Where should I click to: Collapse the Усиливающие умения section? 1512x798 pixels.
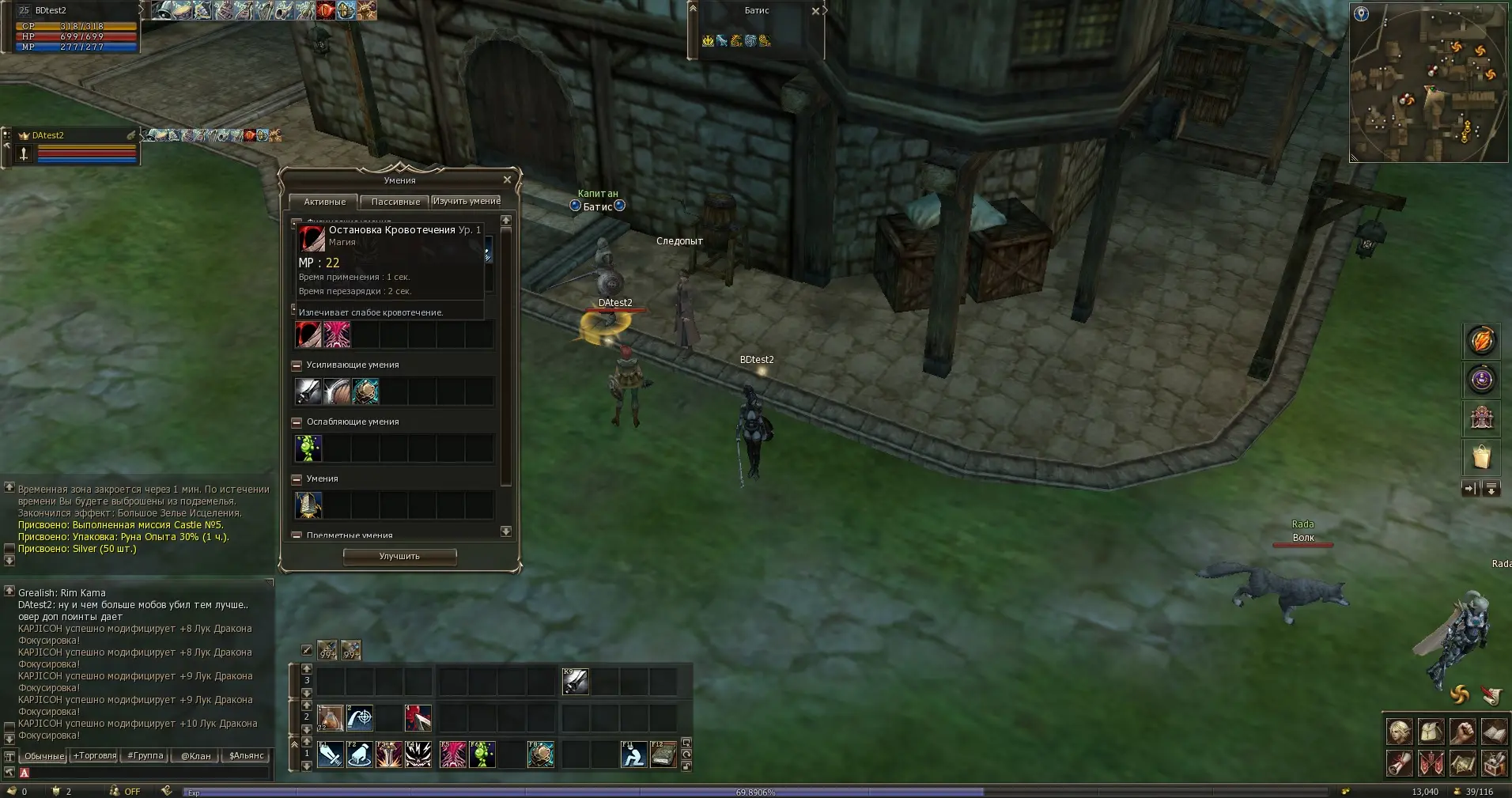pyautogui.click(x=297, y=365)
